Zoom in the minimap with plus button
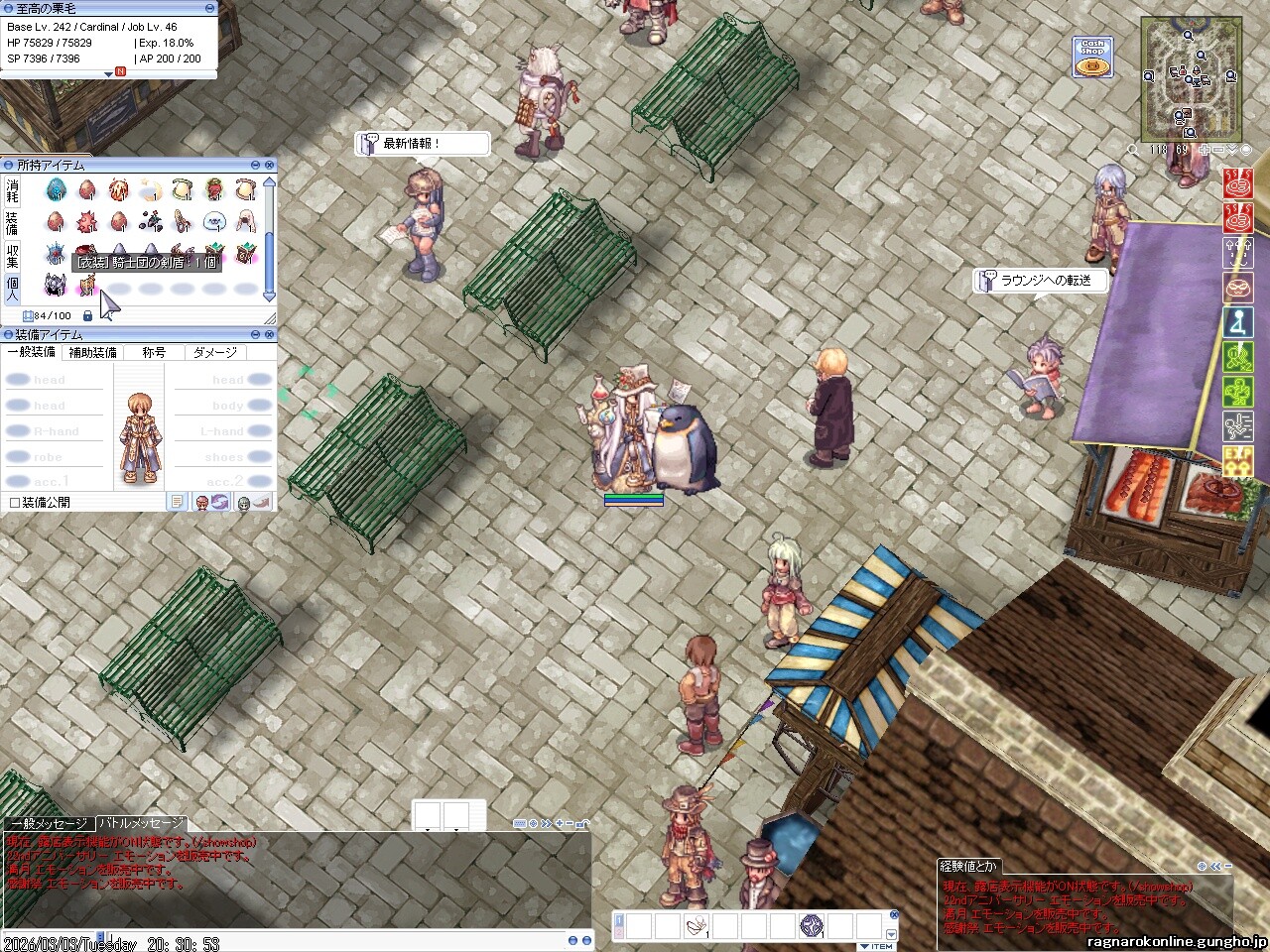 pyautogui.click(x=1204, y=150)
